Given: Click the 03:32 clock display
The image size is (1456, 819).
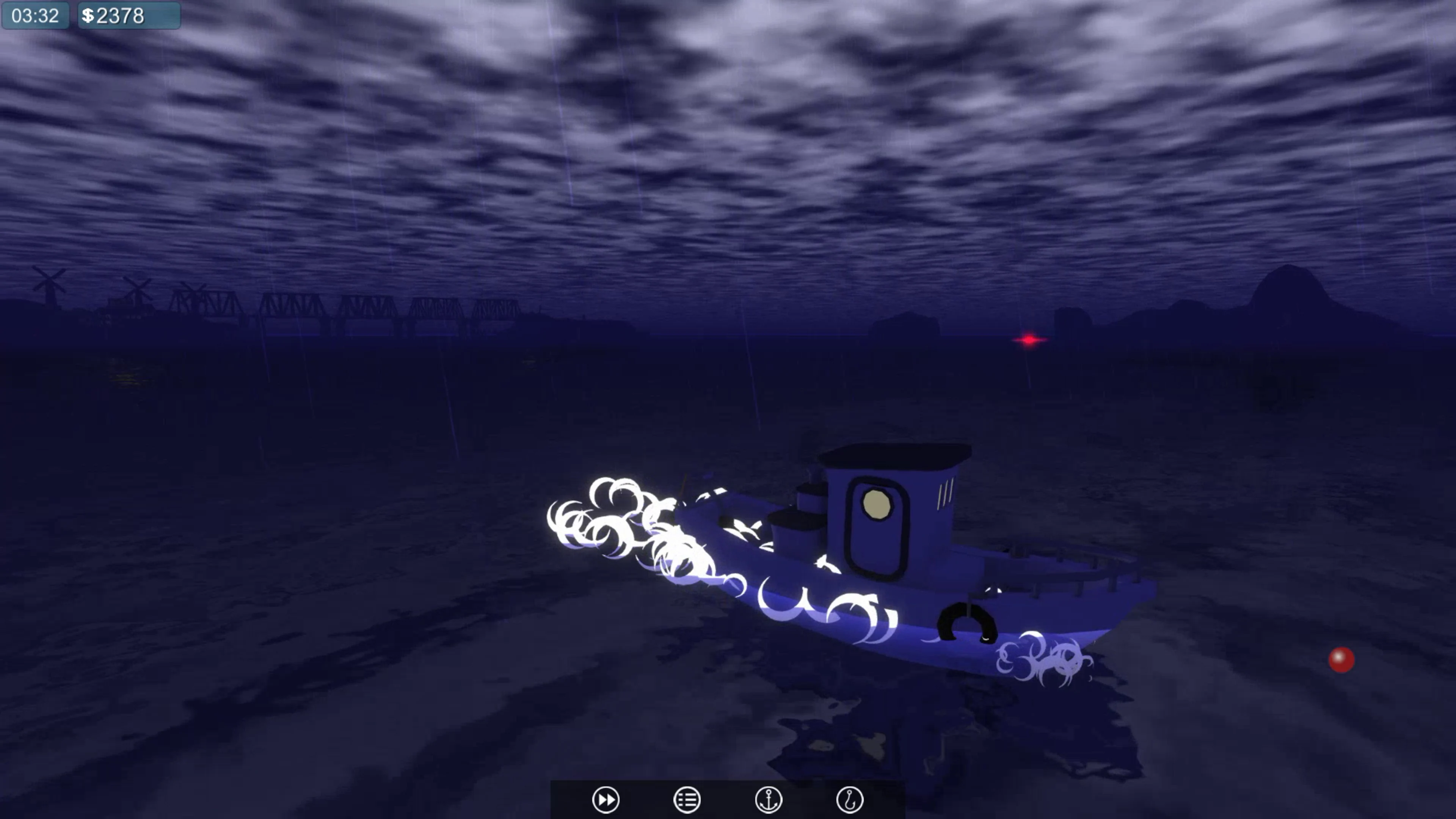Looking at the screenshot, I should (x=35, y=15).
